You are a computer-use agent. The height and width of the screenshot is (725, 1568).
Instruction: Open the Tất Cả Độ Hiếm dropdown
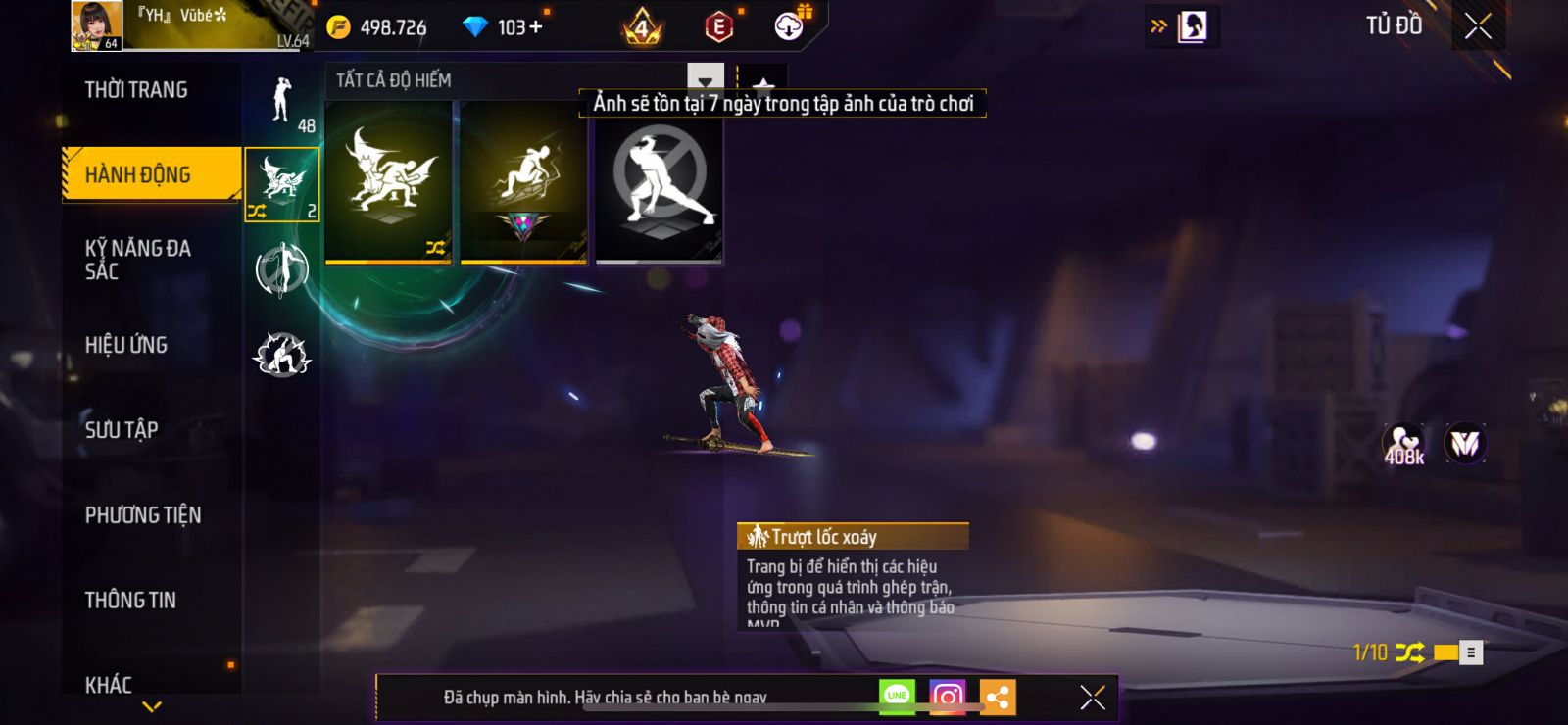click(x=705, y=80)
